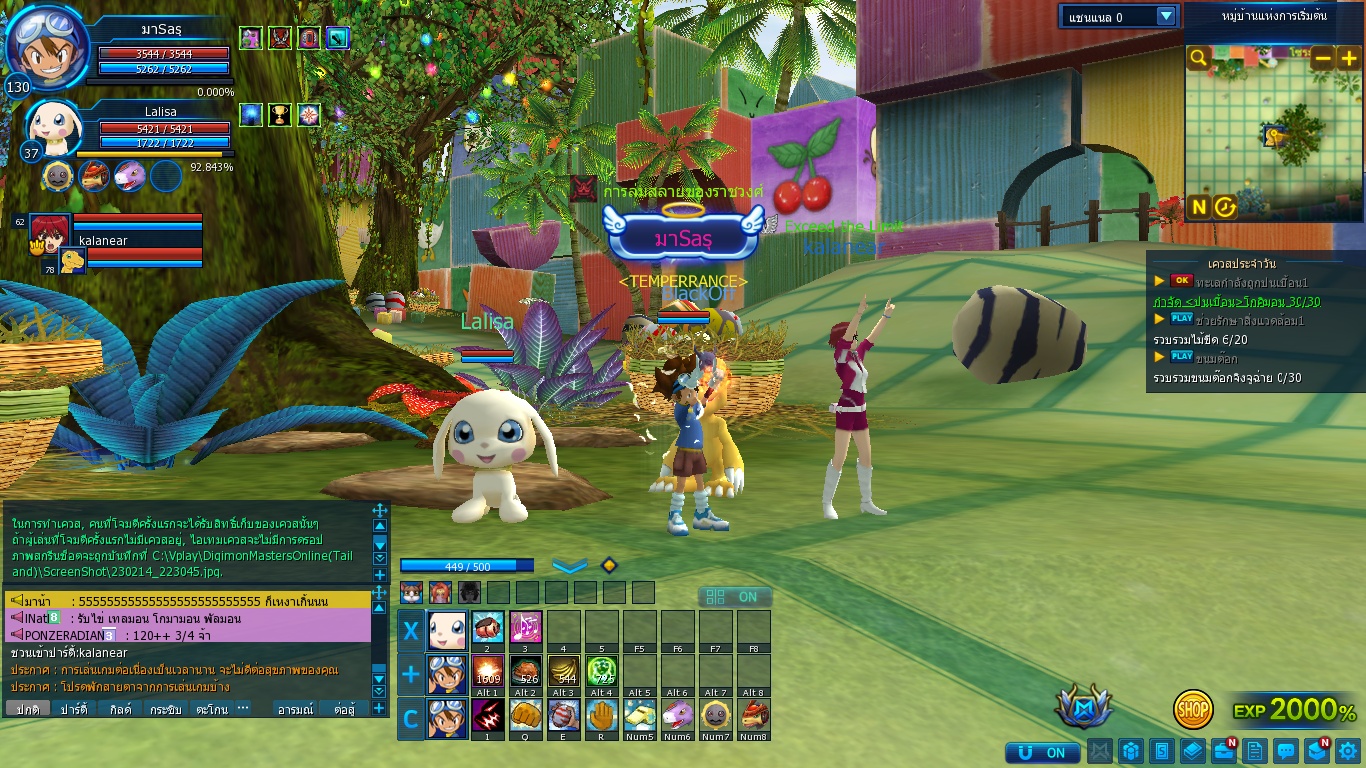Switch to the กิลด์ guild chat tab
The height and width of the screenshot is (768, 1366).
click(121, 709)
